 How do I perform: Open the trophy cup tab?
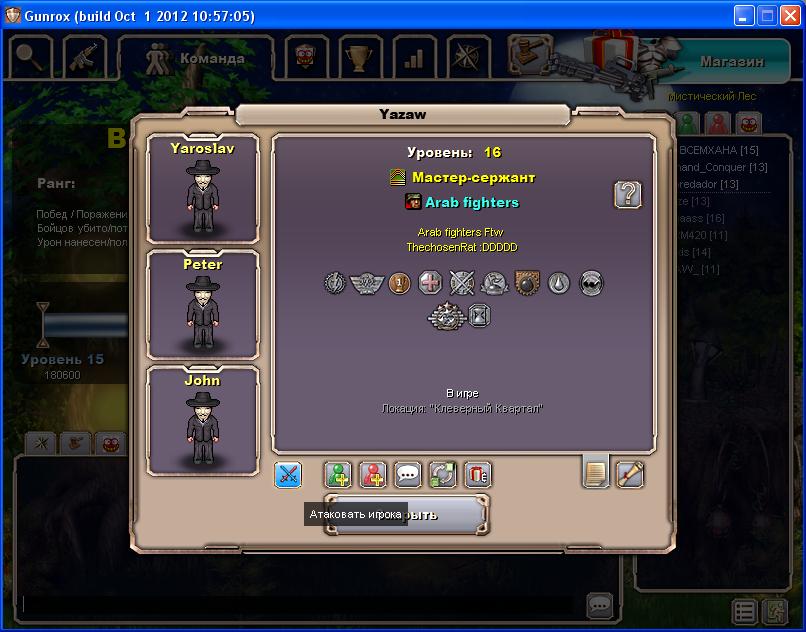[x=357, y=57]
